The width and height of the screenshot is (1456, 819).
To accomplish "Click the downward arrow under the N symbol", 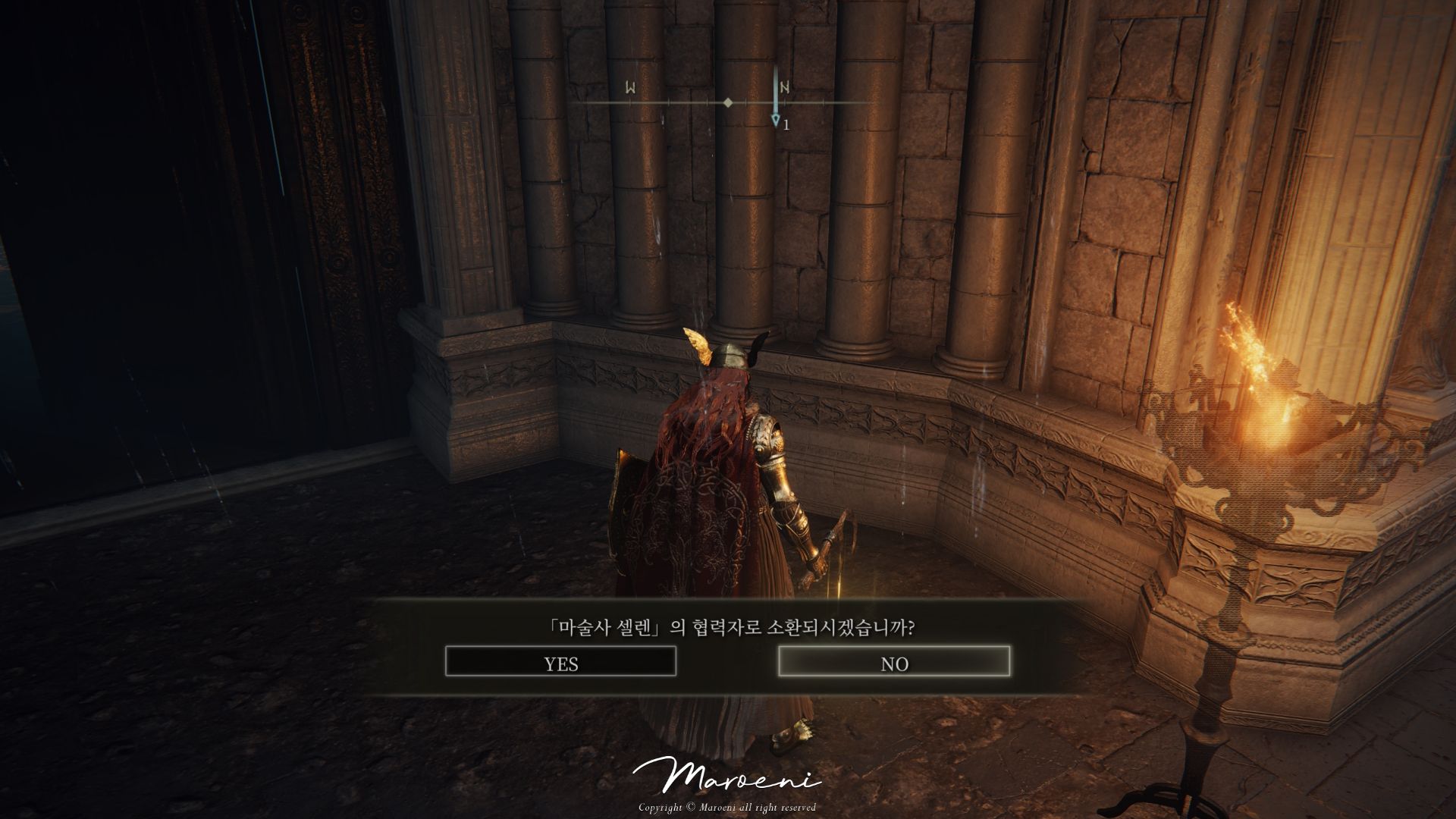I will pos(776,118).
